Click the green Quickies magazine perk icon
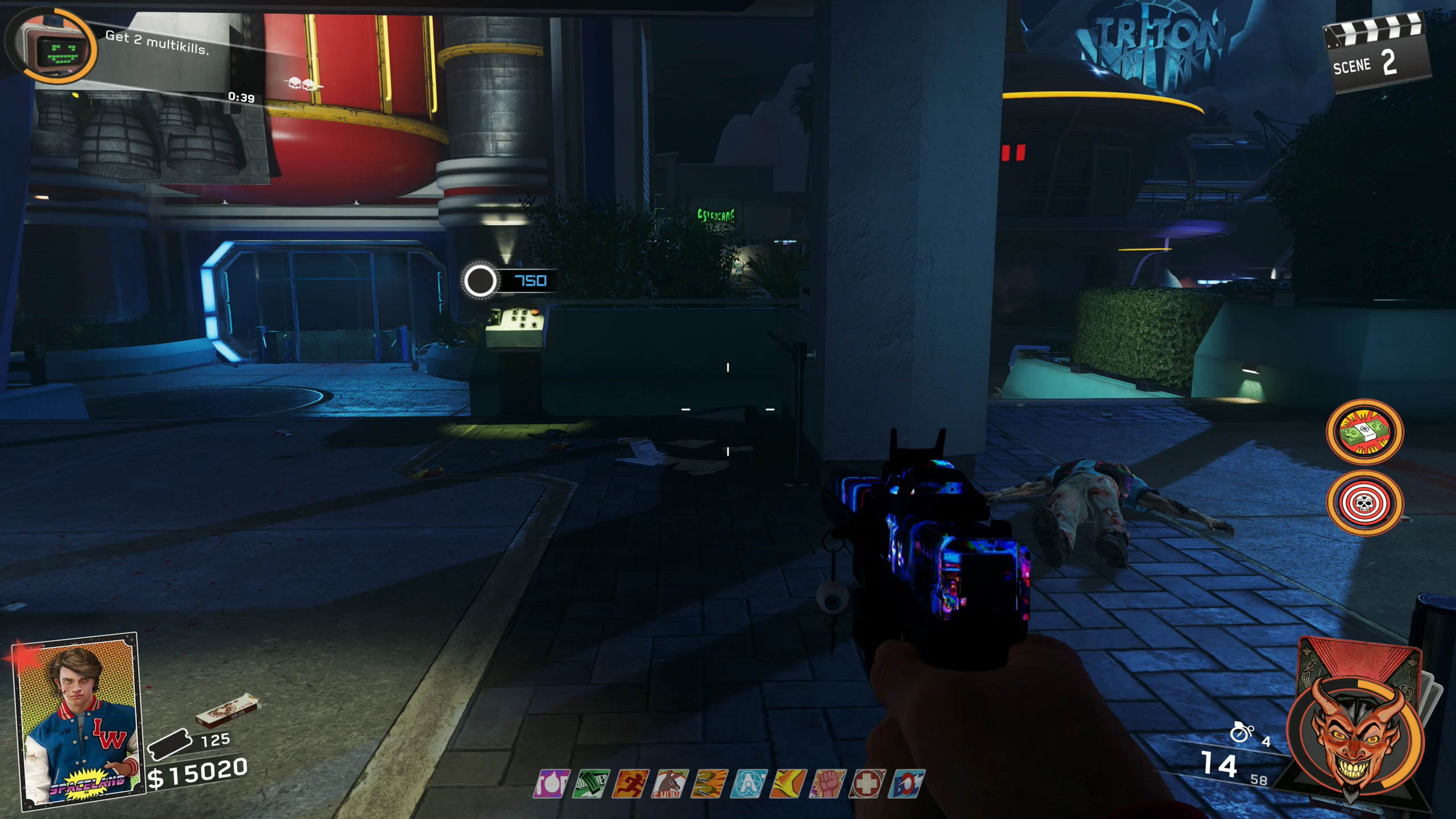1456x819 pixels. coord(591,784)
